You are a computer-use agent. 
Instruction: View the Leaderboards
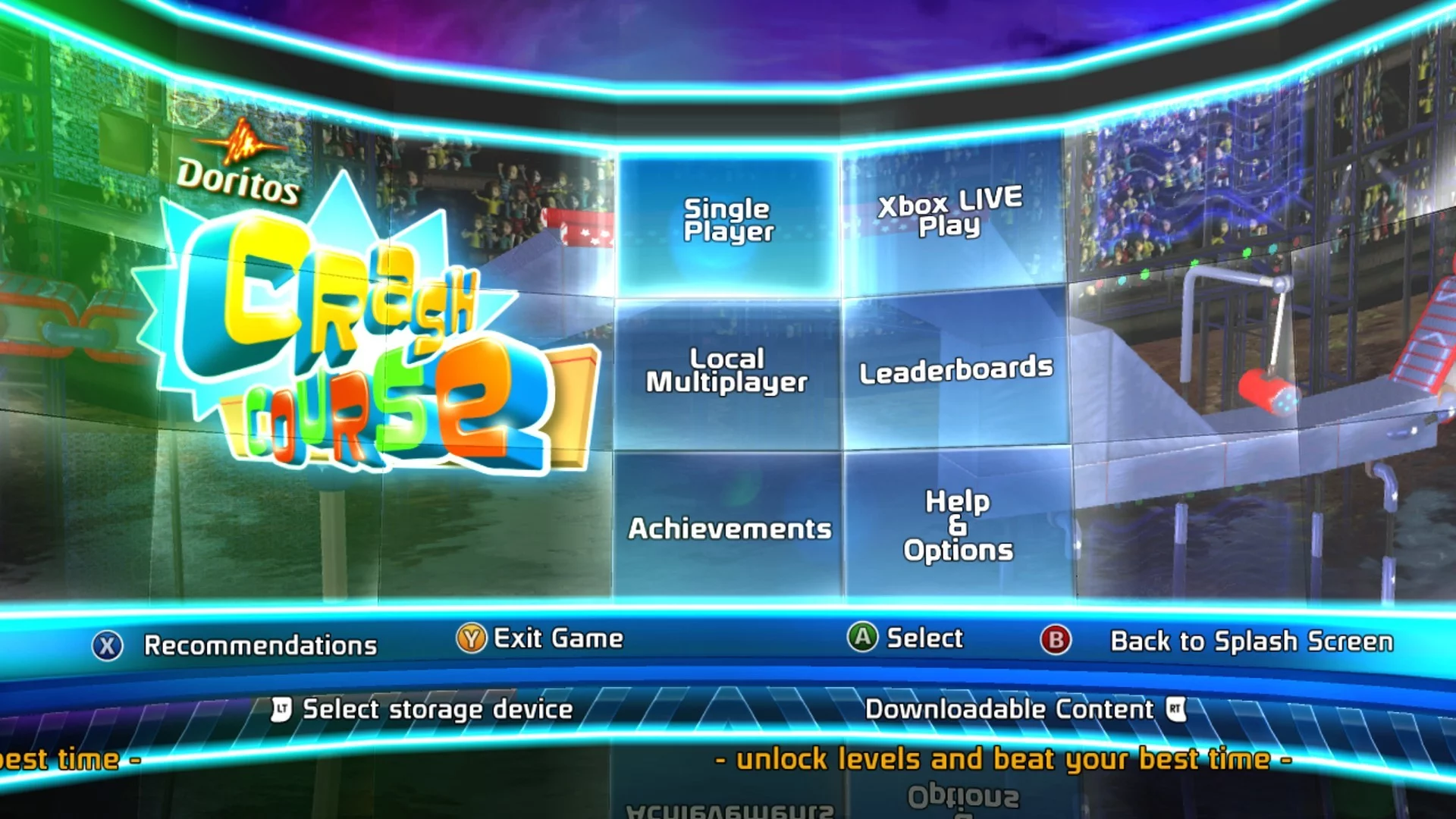[x=955, y=370]
